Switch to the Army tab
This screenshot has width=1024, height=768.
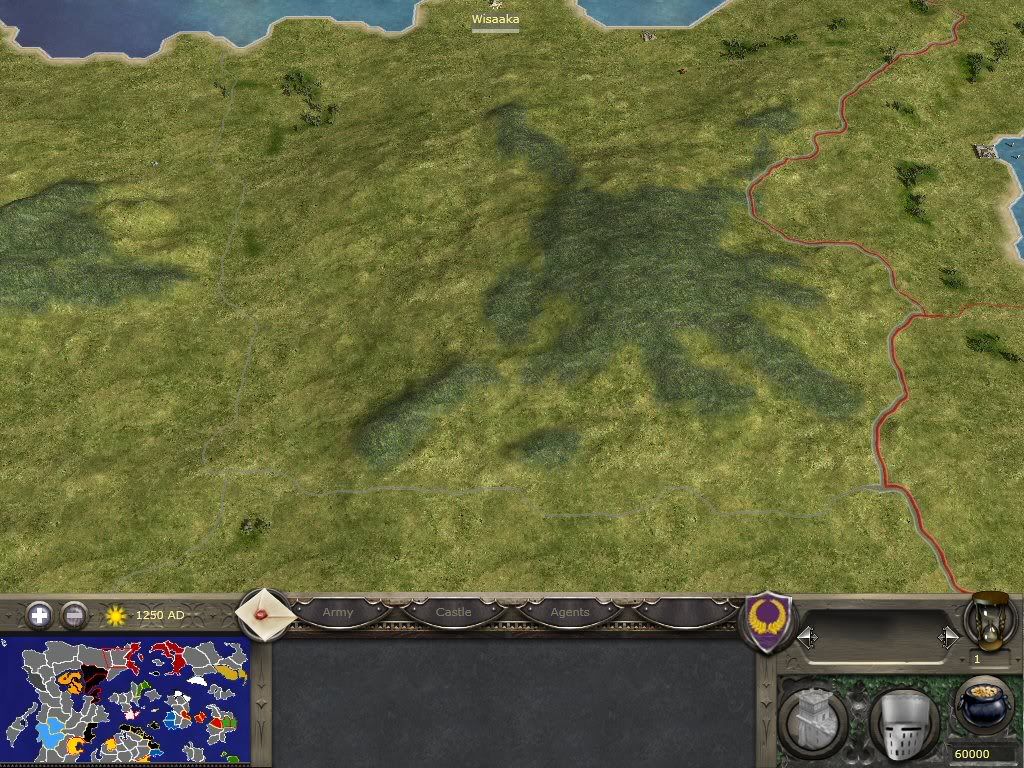click(338, 612)
